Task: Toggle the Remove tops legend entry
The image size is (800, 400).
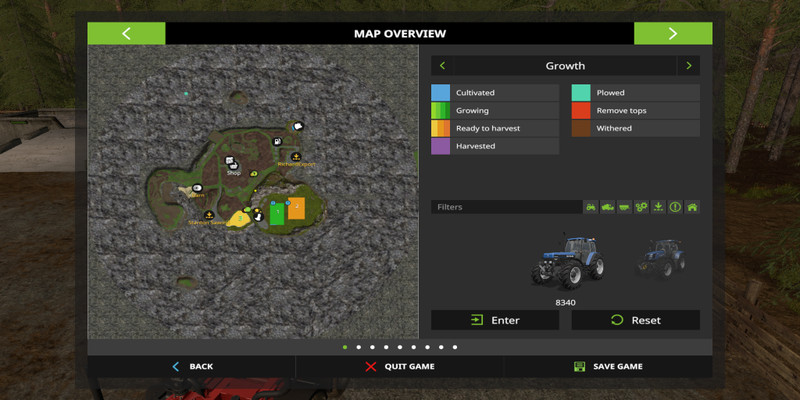Action: [635, 111]
